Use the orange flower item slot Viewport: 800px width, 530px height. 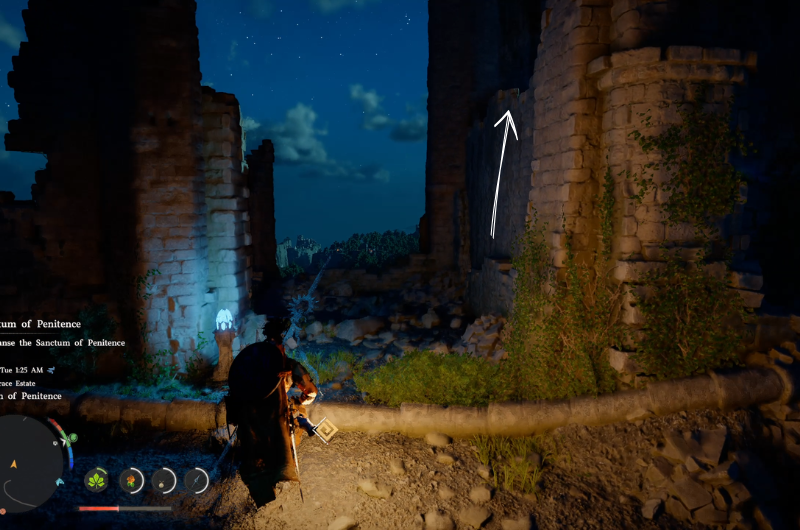pos(131,480)
